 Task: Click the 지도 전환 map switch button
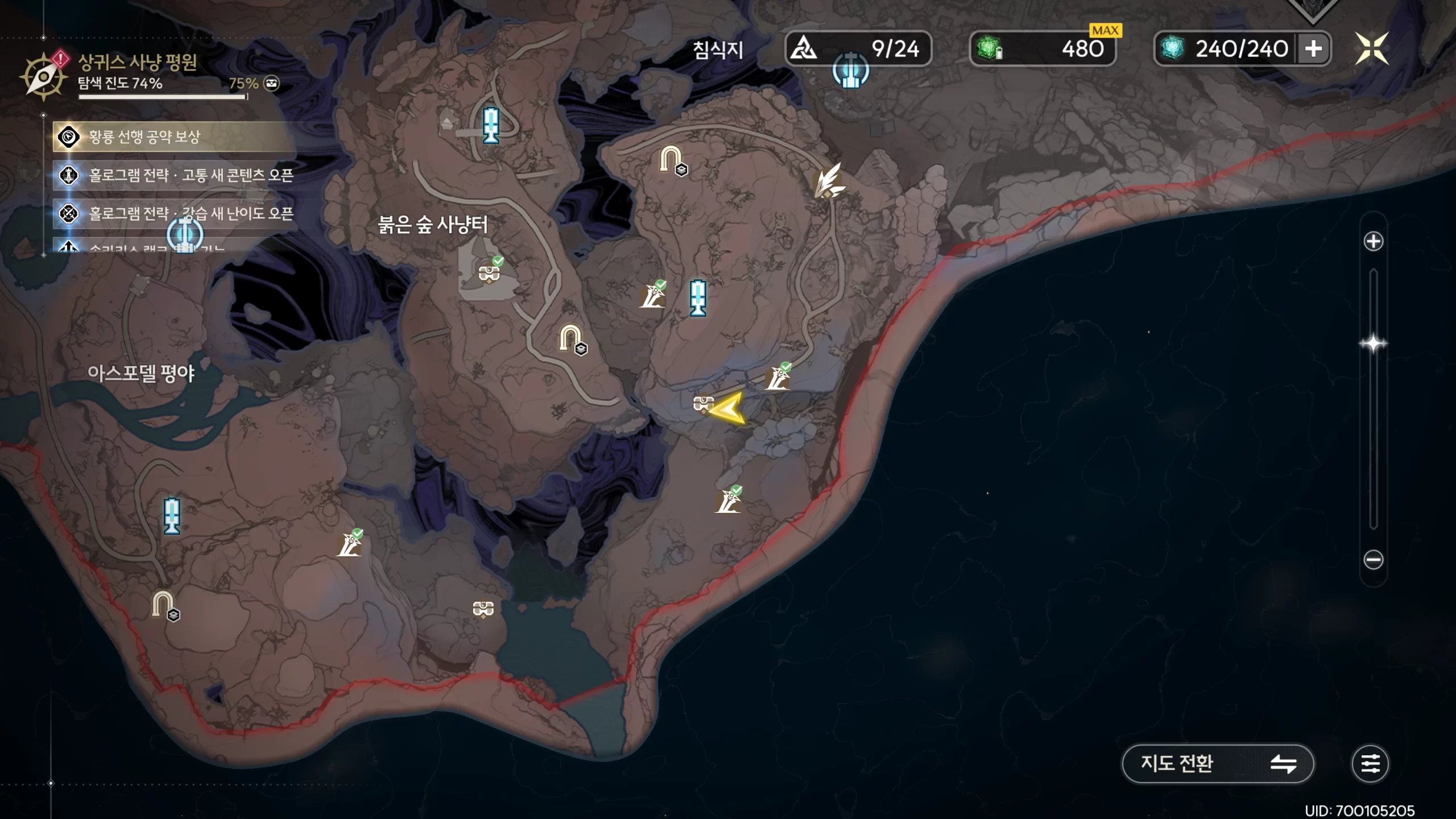(x=1217, y=763)
